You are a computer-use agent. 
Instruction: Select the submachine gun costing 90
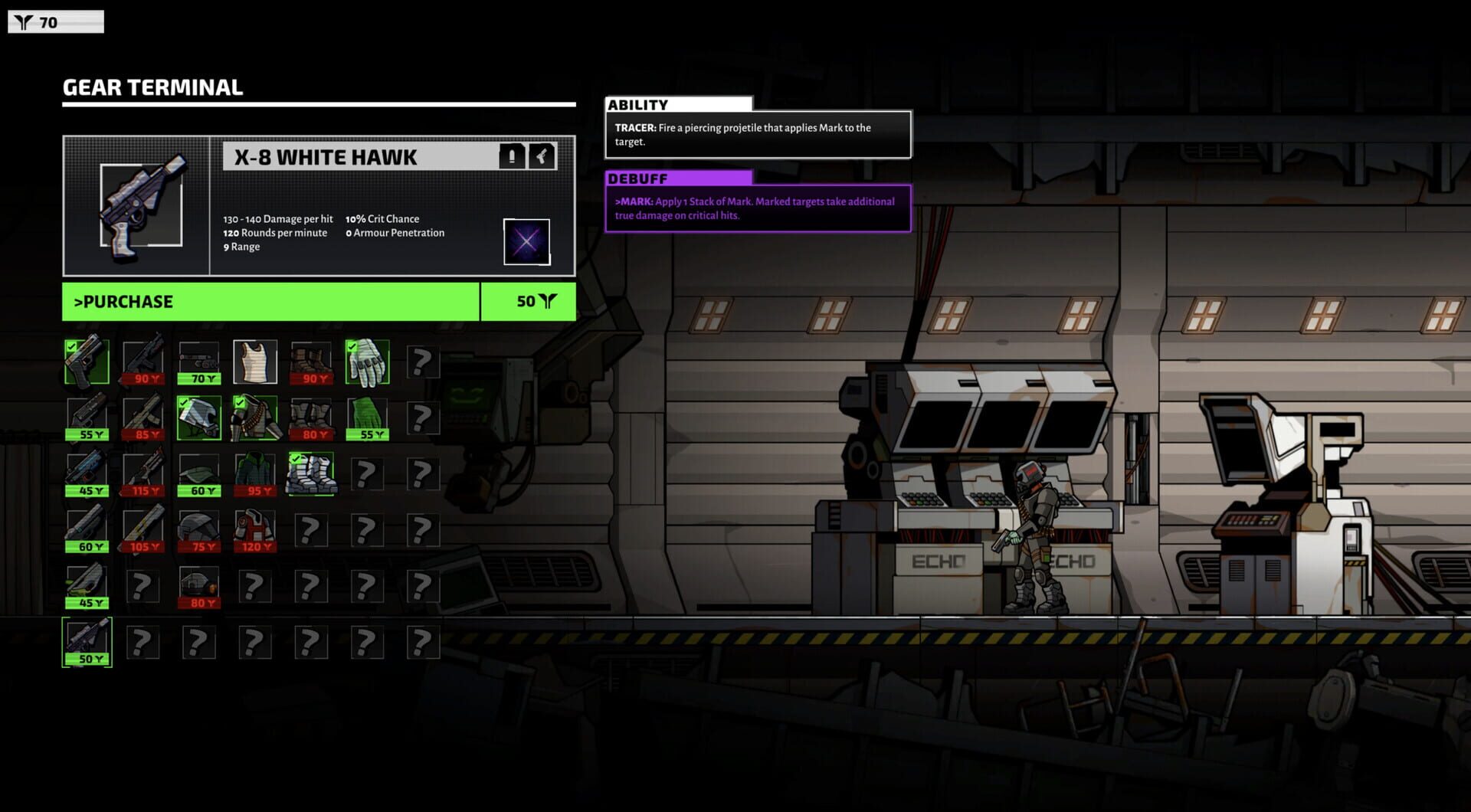pyautogui.click(x=143, y=362)
